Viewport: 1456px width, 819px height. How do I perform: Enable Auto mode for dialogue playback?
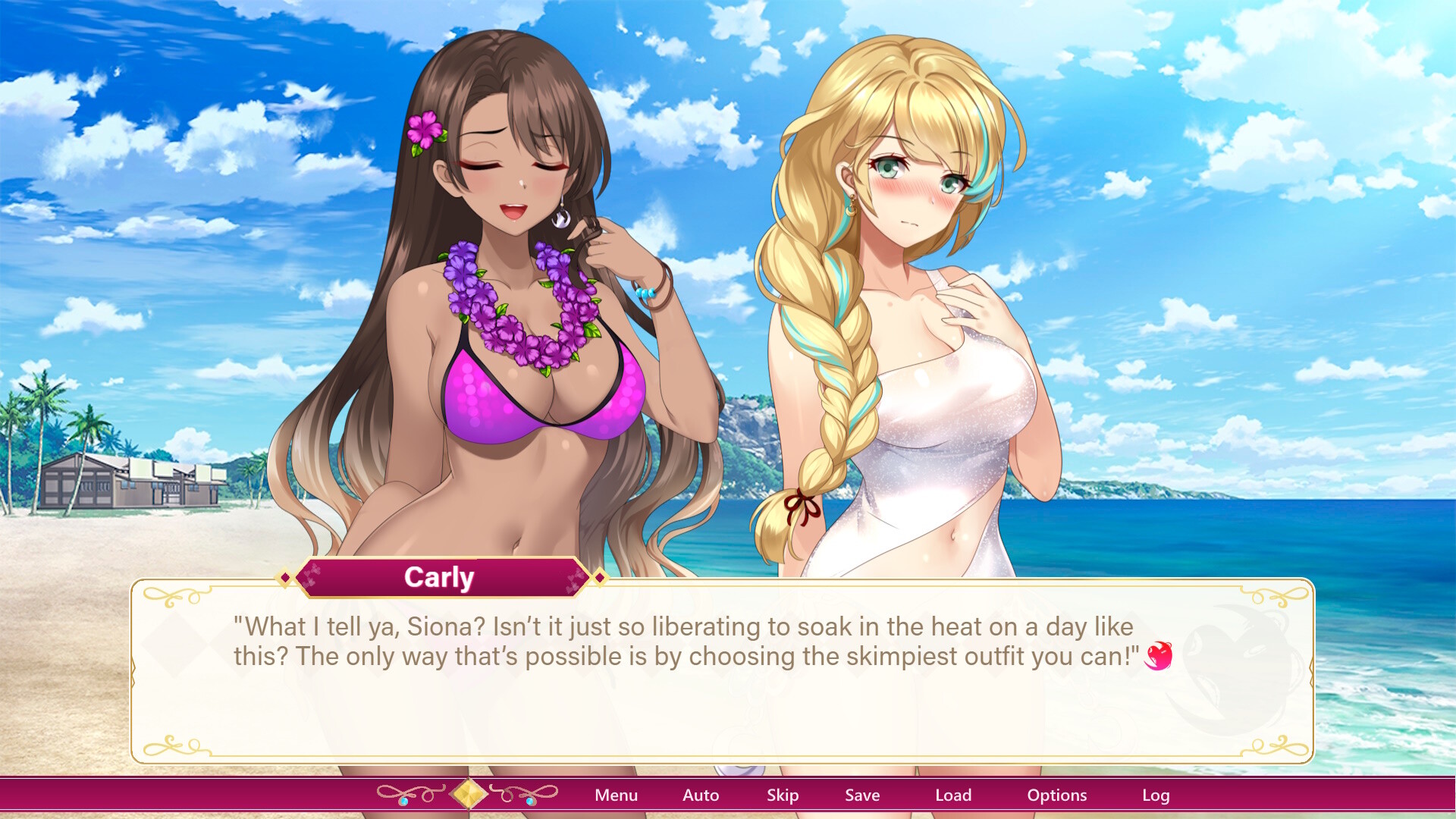pos(700,795)
